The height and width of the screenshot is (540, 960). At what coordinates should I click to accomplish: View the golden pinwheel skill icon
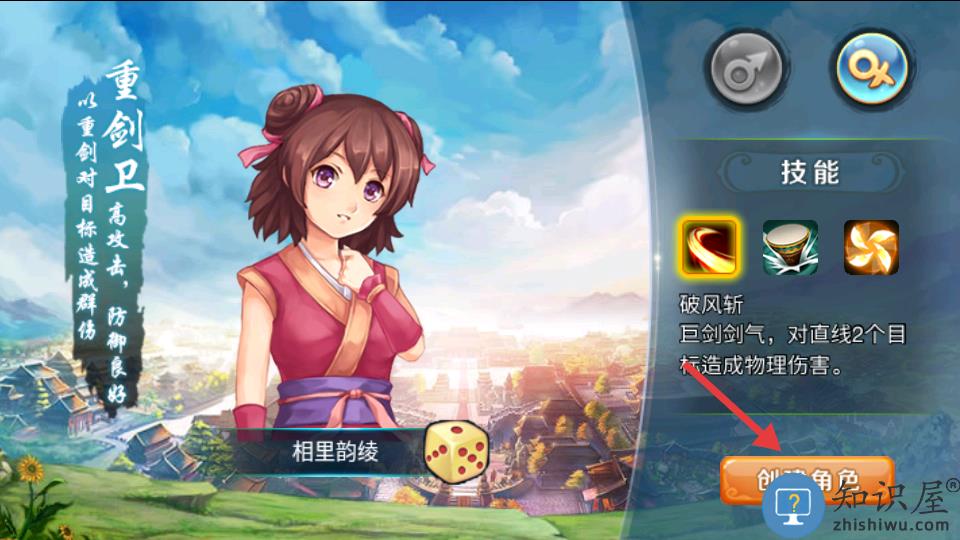pos(871,247)
